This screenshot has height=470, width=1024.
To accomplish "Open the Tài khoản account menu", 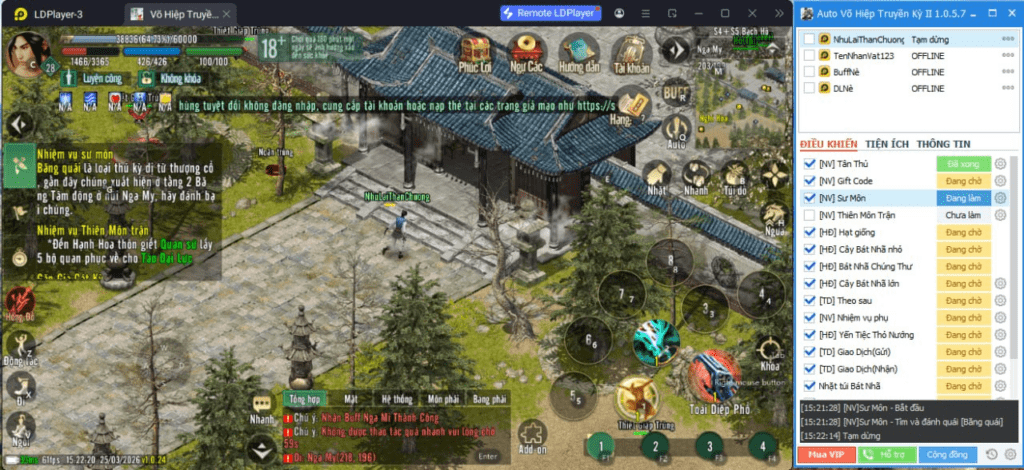I will click(x=632, y=52).
